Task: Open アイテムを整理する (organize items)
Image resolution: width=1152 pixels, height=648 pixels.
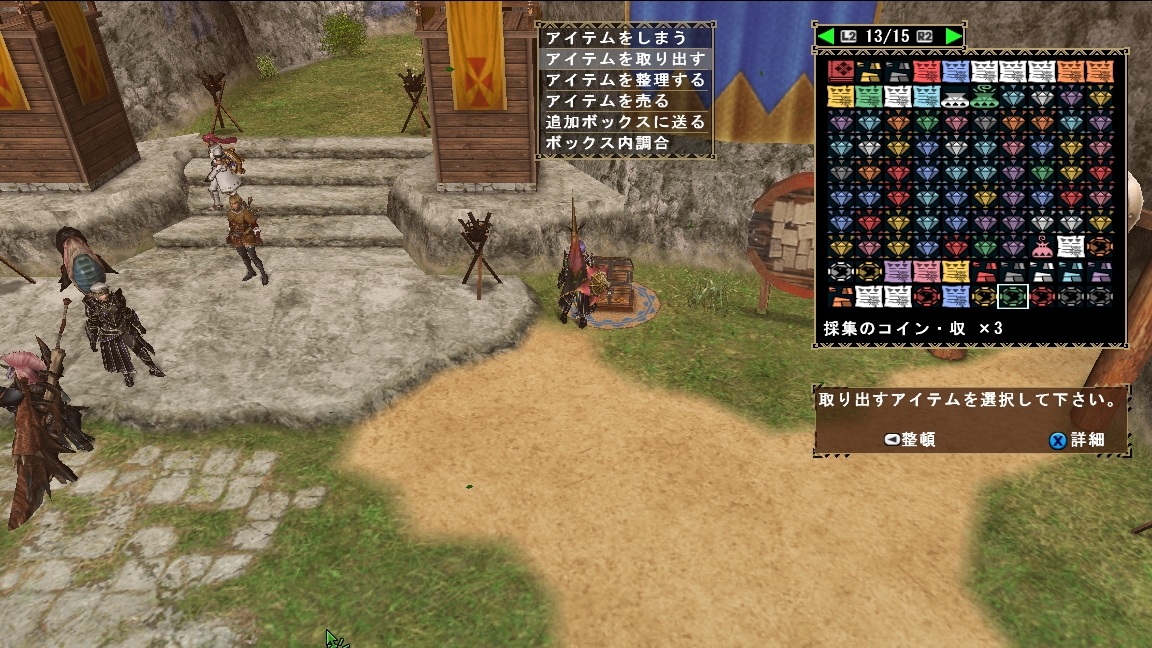Action: [x=626, y=80]
